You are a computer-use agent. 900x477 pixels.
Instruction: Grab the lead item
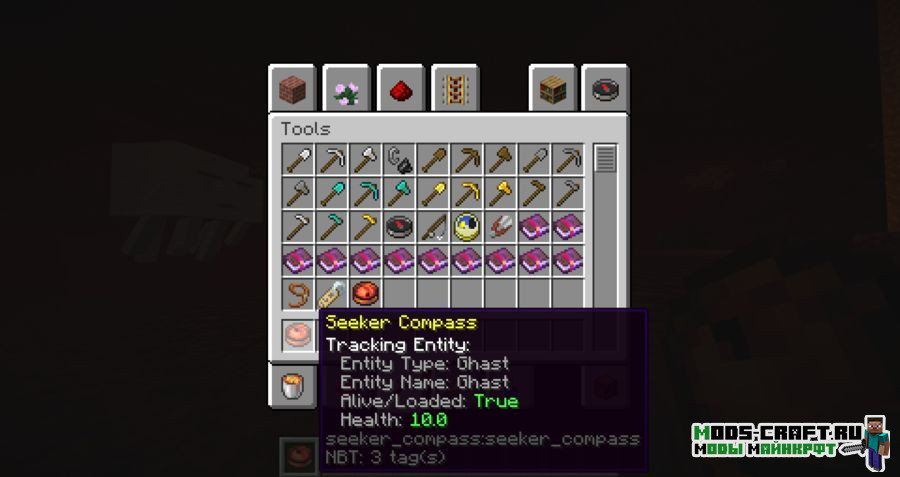[297, 294]
